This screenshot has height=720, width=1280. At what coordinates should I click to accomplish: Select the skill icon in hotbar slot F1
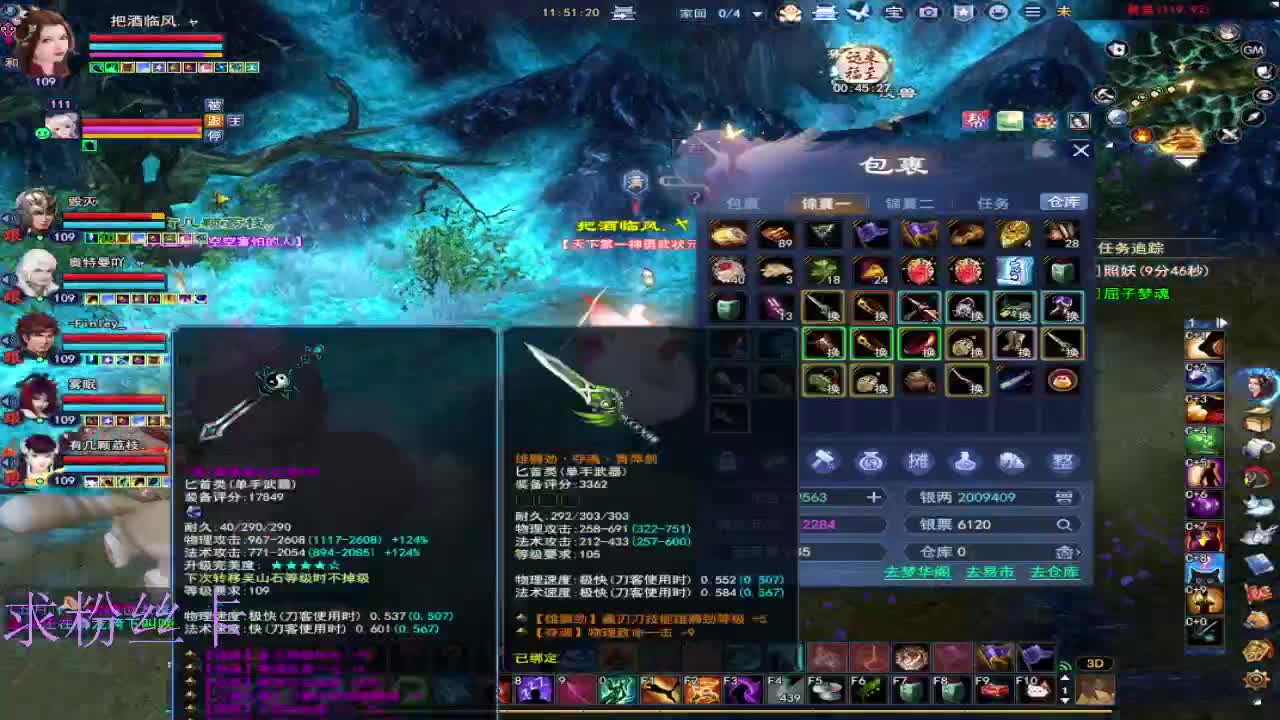click(x=659, y=689)
